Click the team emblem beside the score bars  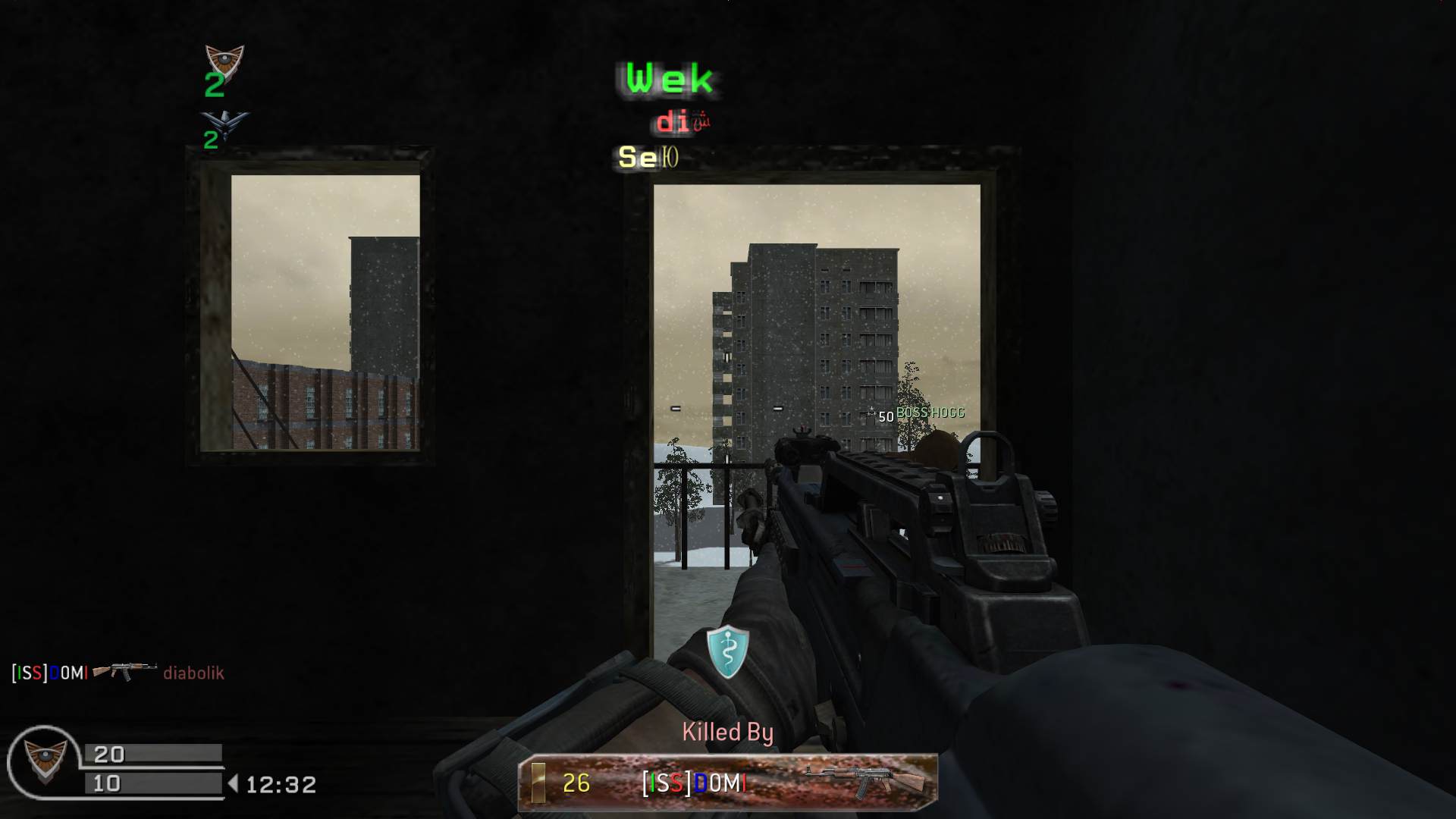[x=44, y=761]
